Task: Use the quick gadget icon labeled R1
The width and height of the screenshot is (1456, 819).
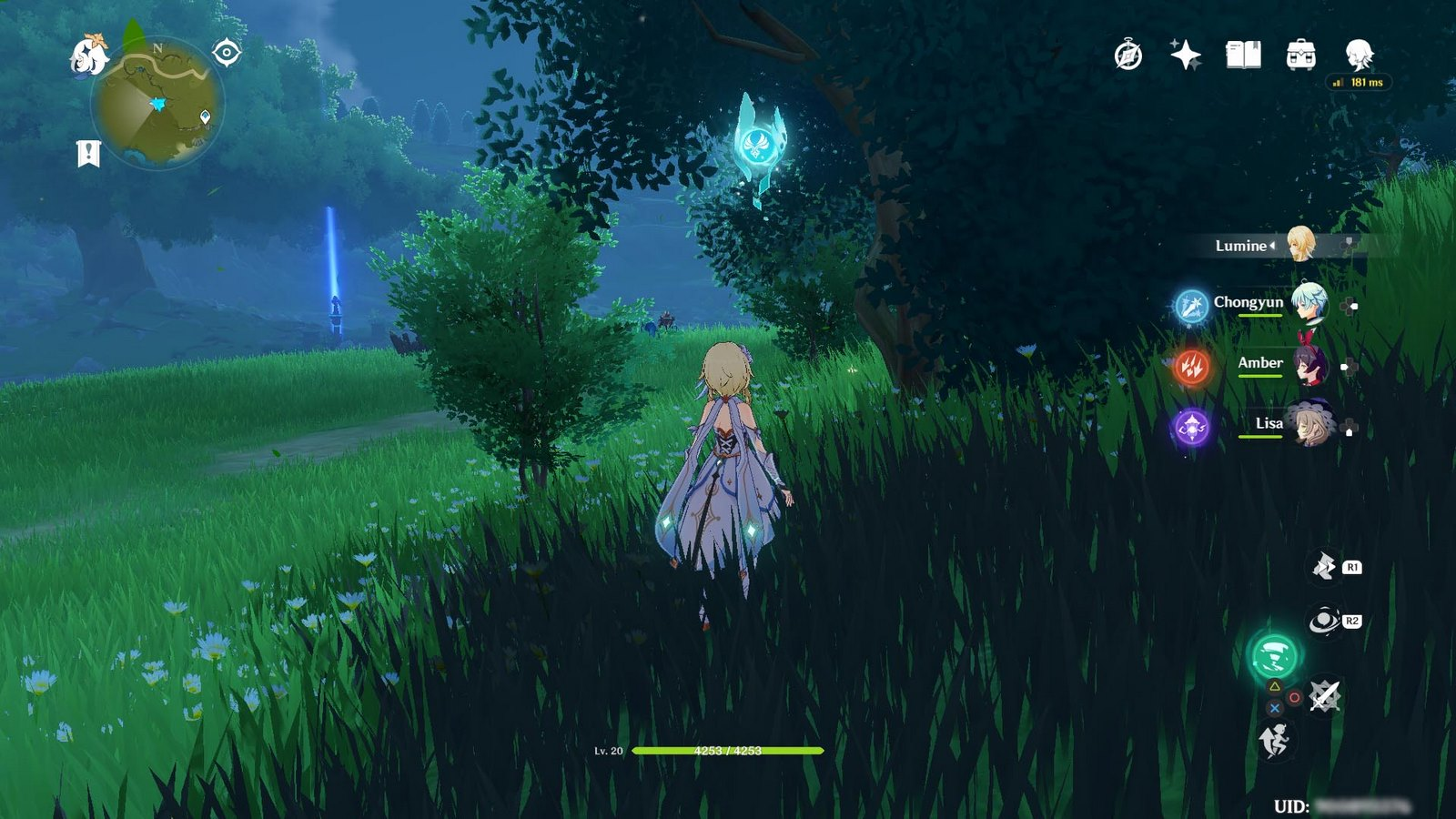Action: (1324, 567)
